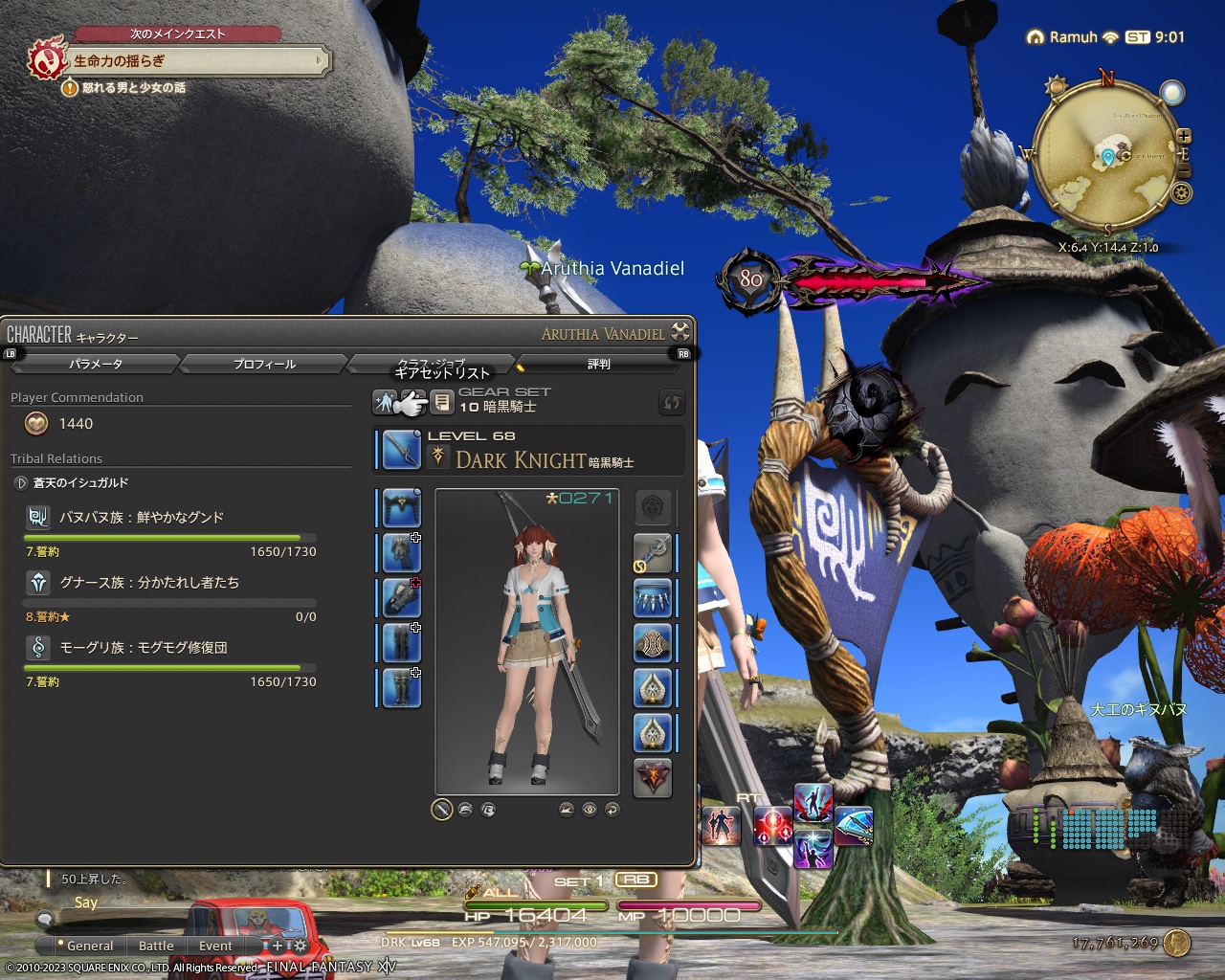Switch to the プロフィール tab
Screen dimensions: 1225x980
click(x=263, y=364)
